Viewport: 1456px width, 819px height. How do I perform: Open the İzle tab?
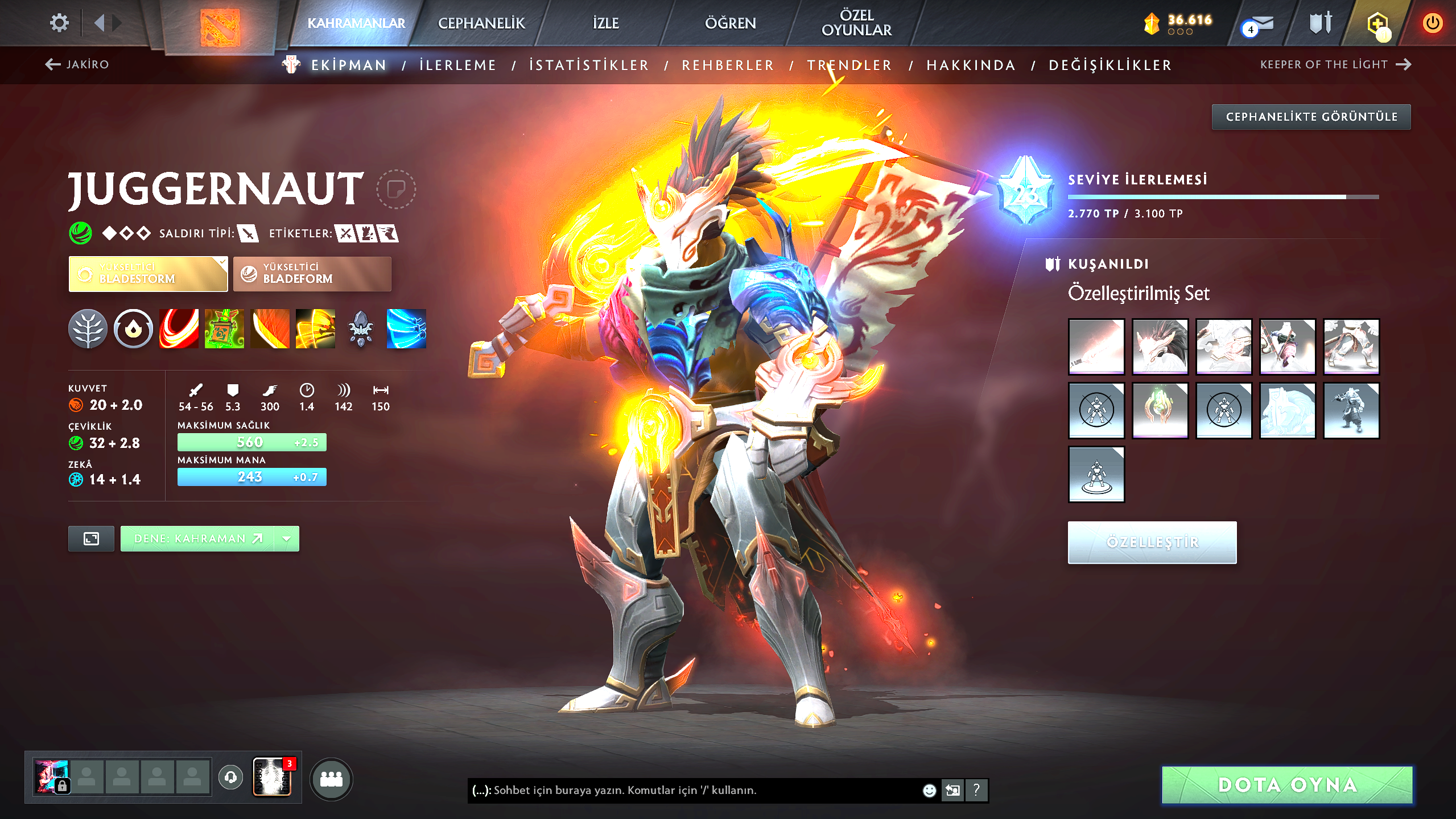pyautogui.click(x=605, y=23)
